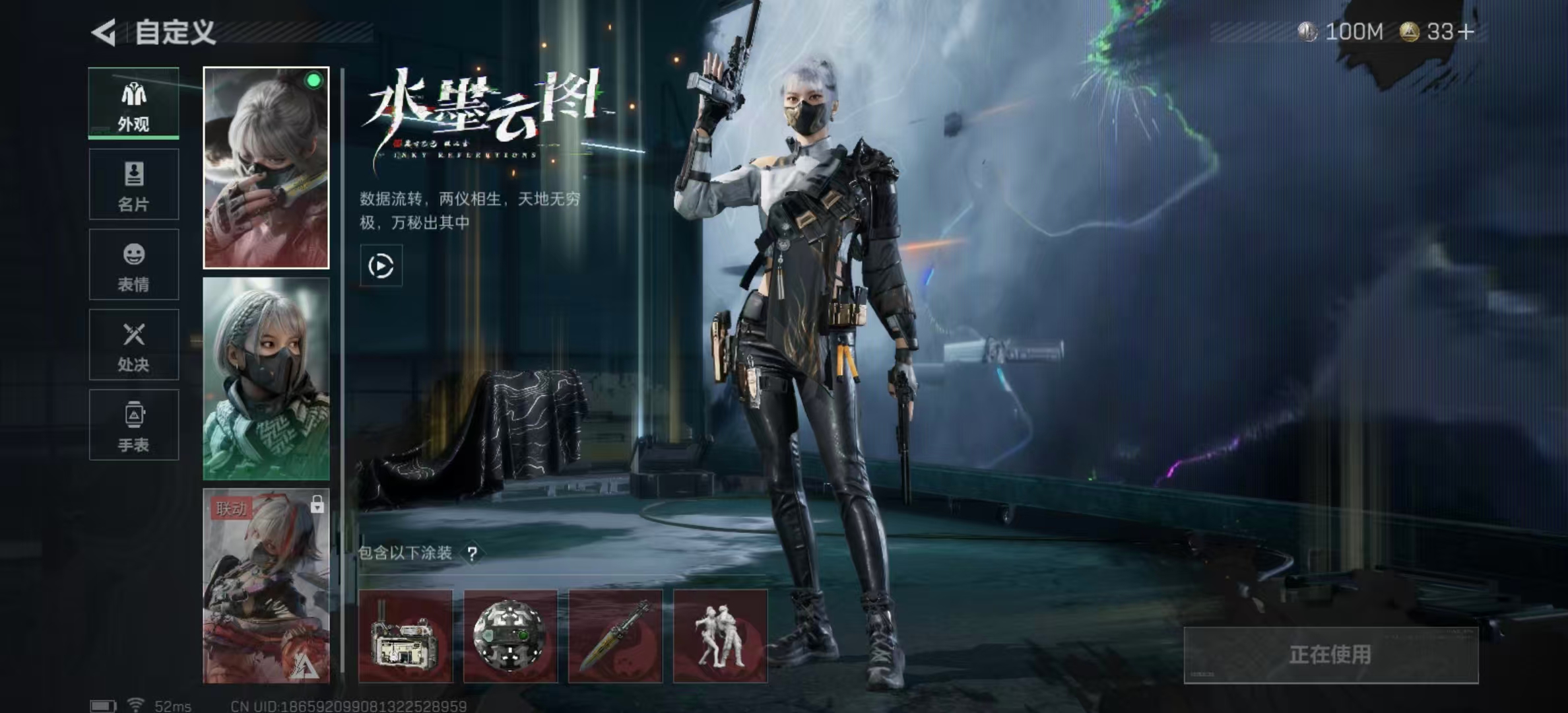Click the 正在使用 in-use button
This screenshot has width=1568, height=713.
tap(1330, 655)
